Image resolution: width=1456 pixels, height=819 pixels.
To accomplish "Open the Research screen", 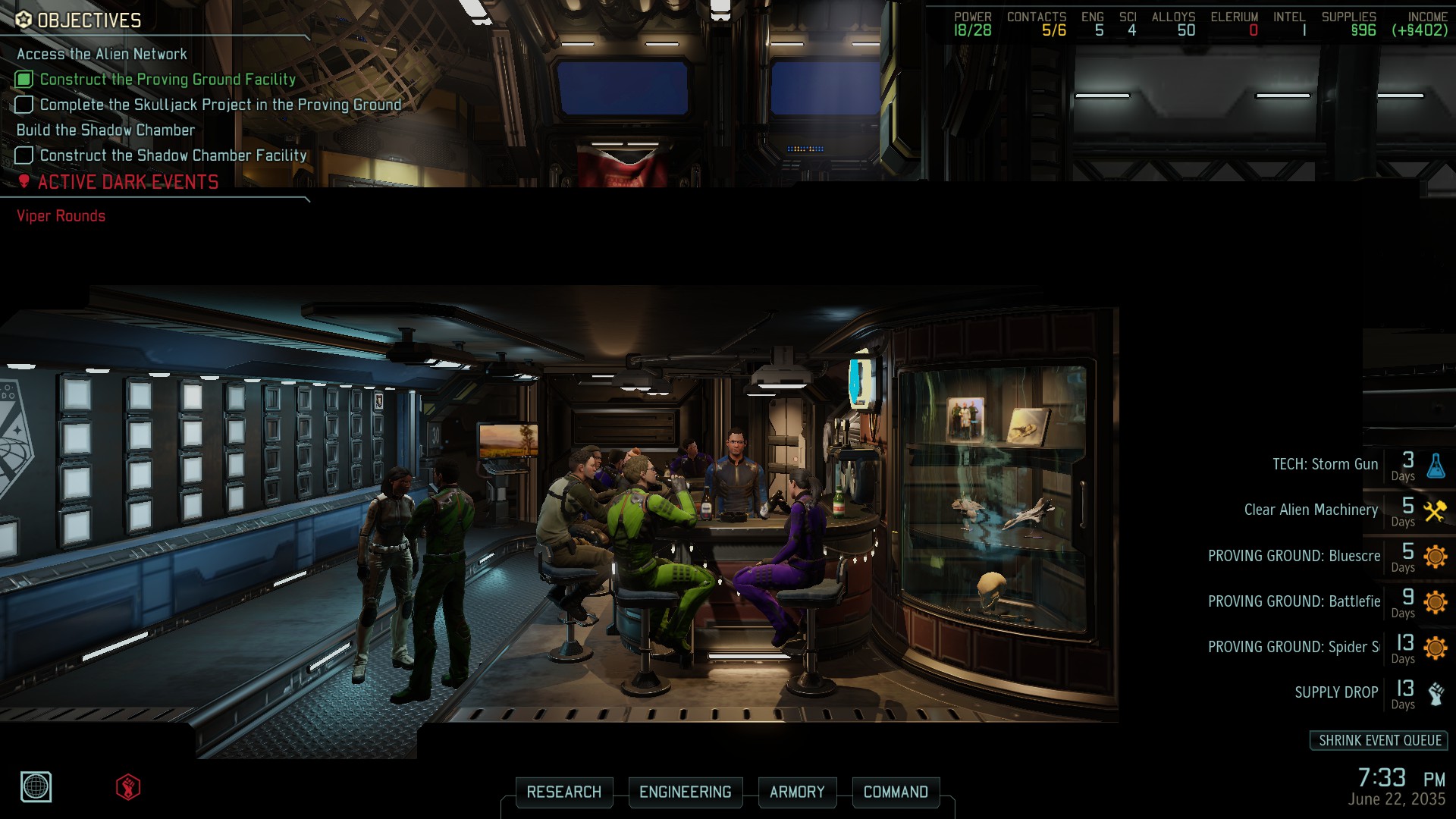I will coord(564,792).
